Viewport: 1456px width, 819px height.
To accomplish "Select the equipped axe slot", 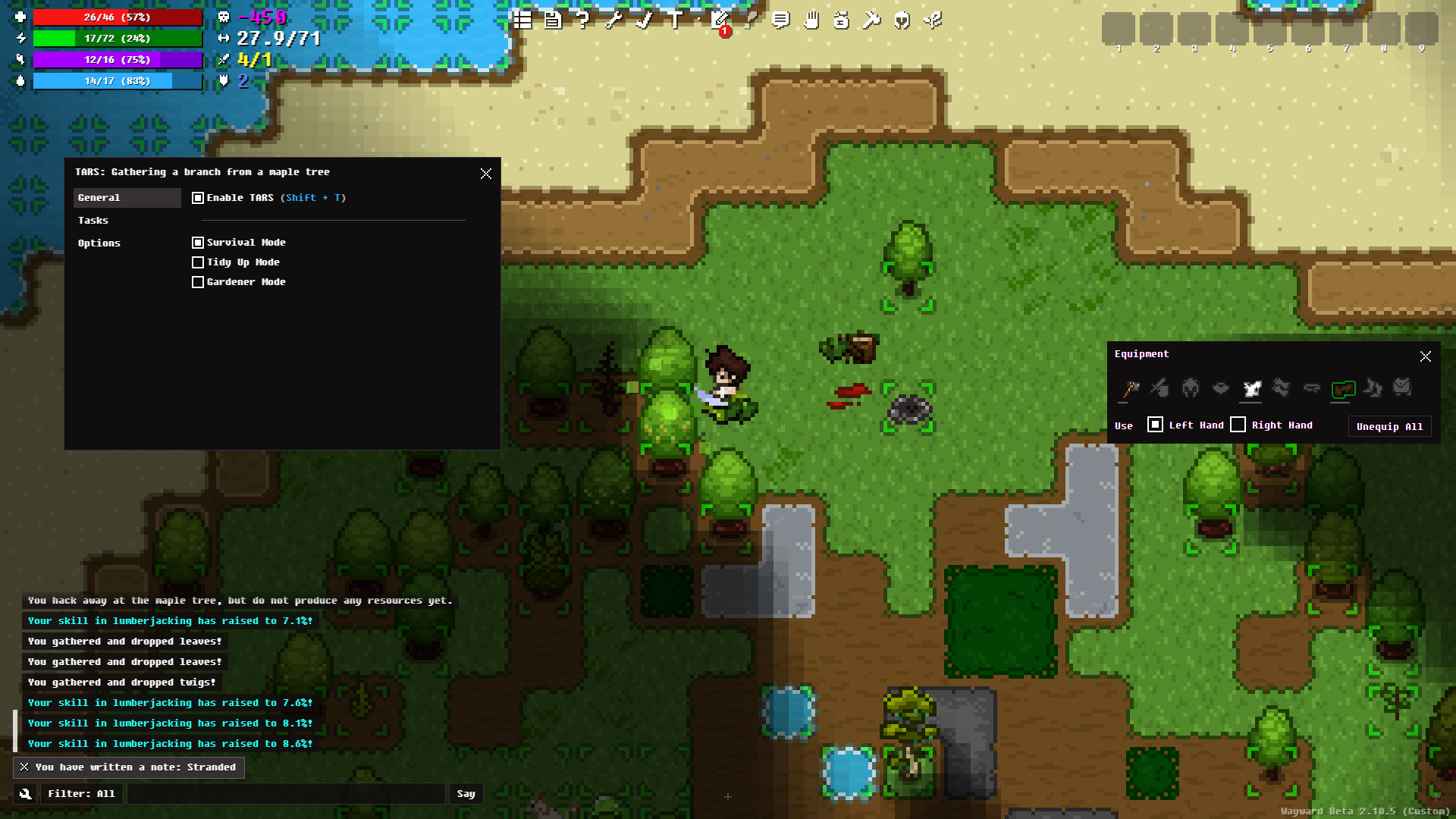I will point(1130,389).
